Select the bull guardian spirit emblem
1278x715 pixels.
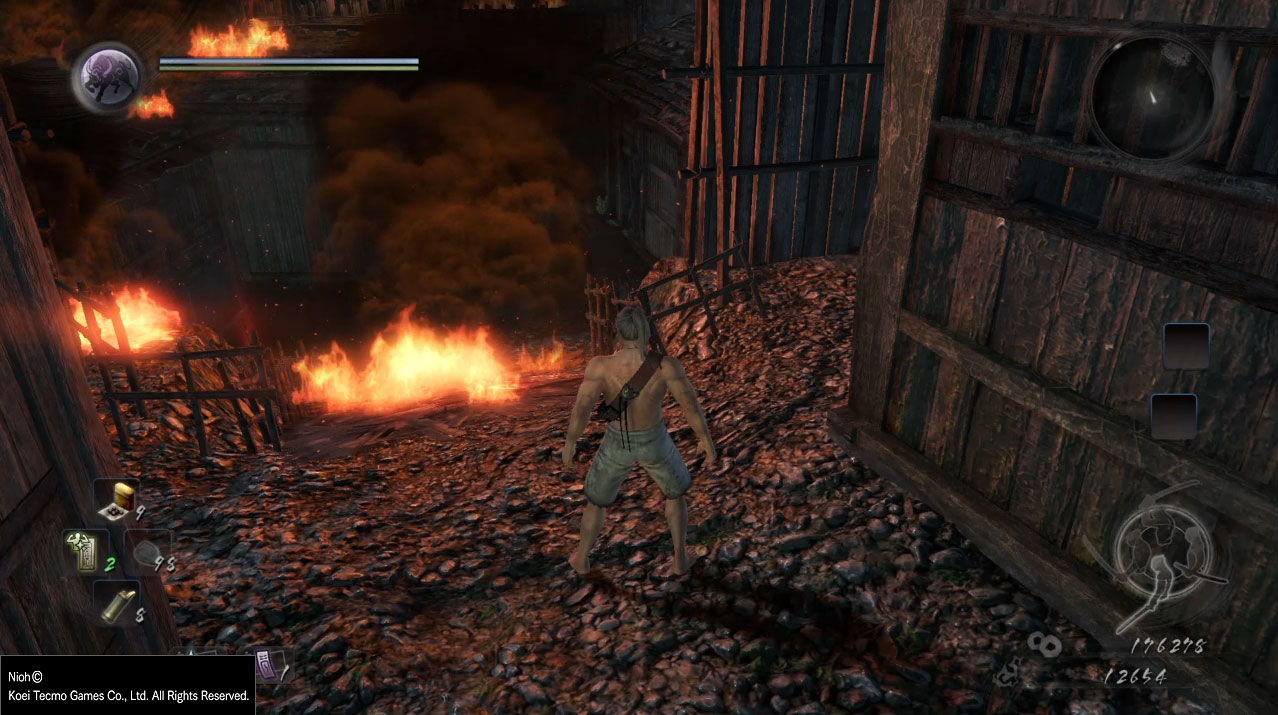point(107,77)
